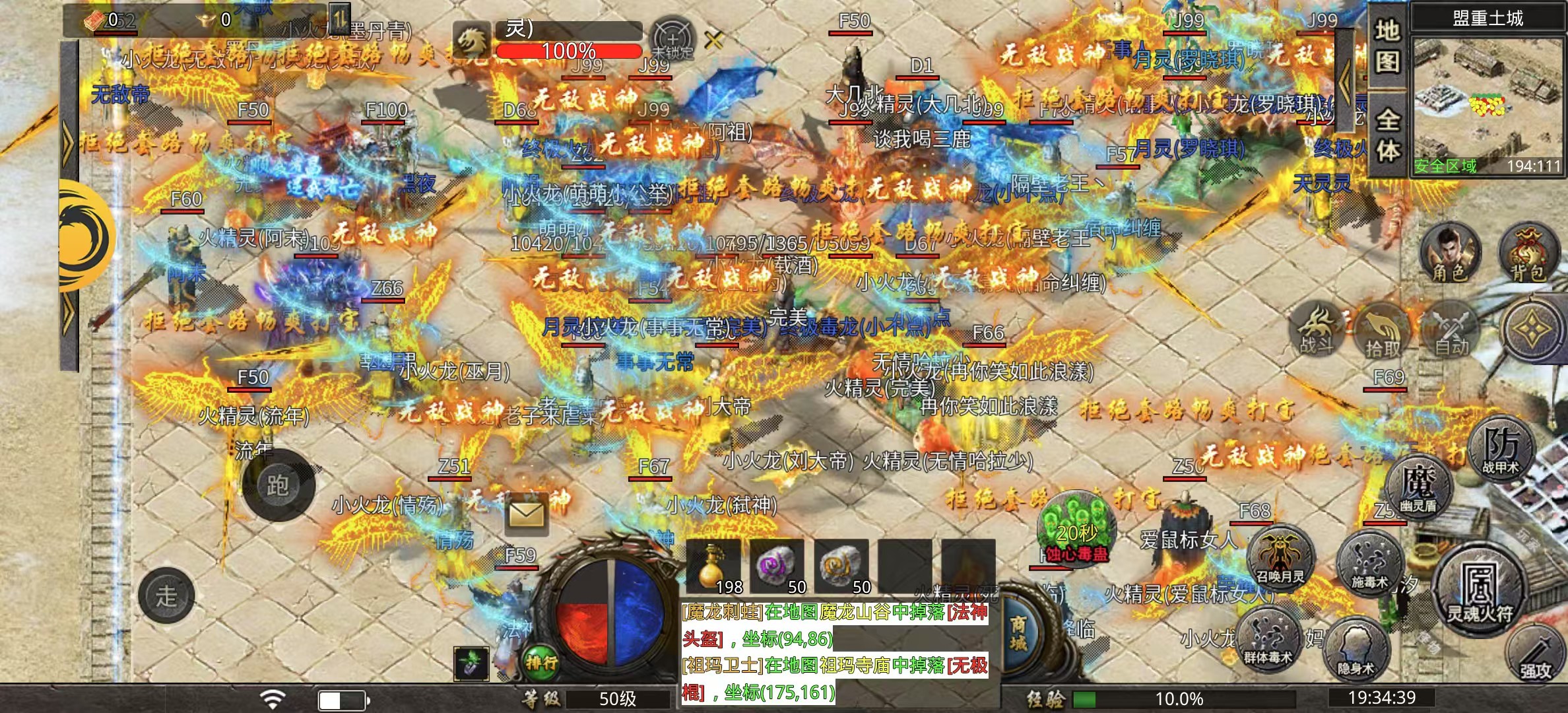Cast the 召唤月灵 summon skill
The image size is (1568, 713).
click(x=1281, y=557)
